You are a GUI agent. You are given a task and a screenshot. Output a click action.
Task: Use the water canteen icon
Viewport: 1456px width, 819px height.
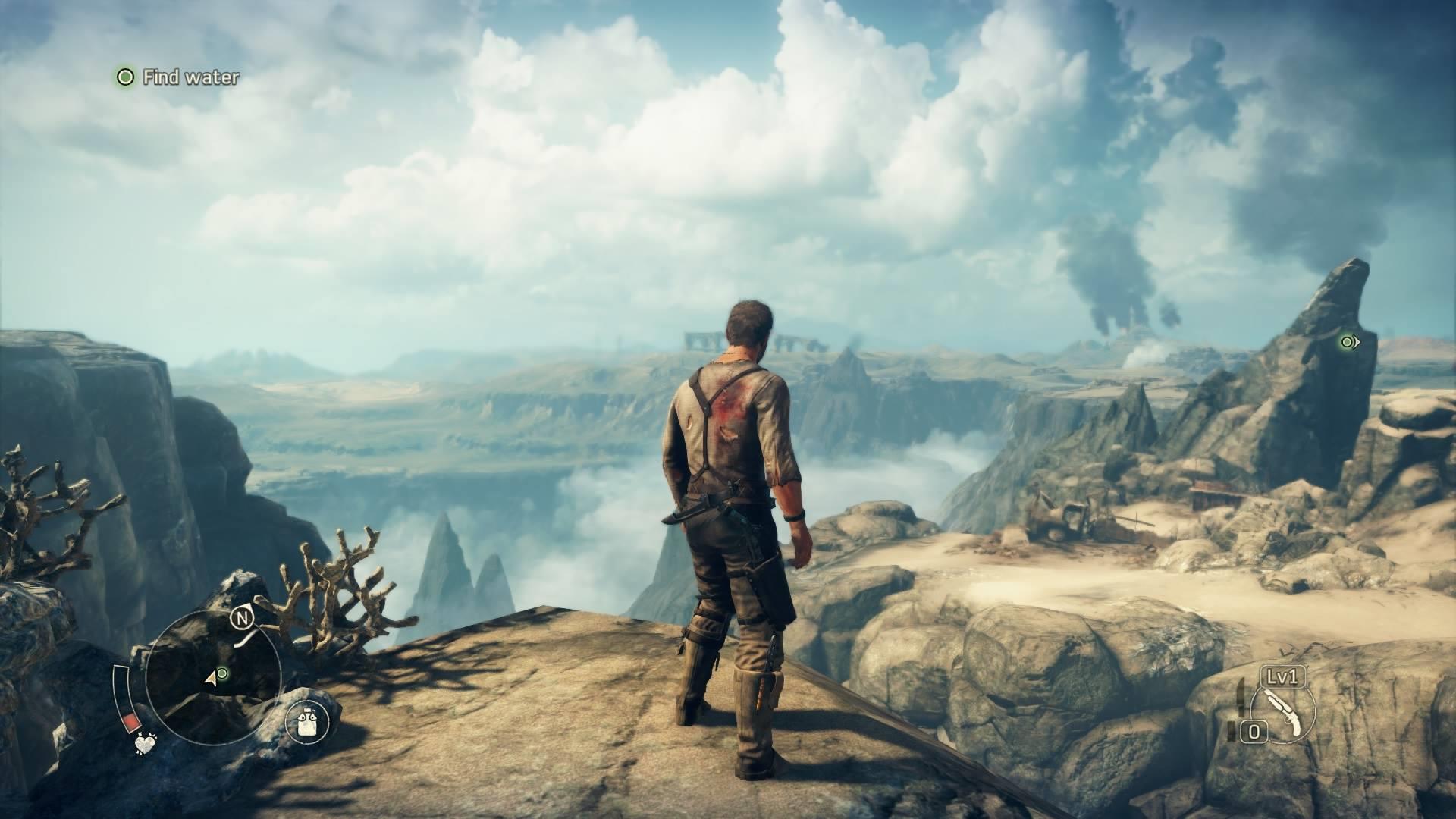pyautogui.click(x=308, y=720)
